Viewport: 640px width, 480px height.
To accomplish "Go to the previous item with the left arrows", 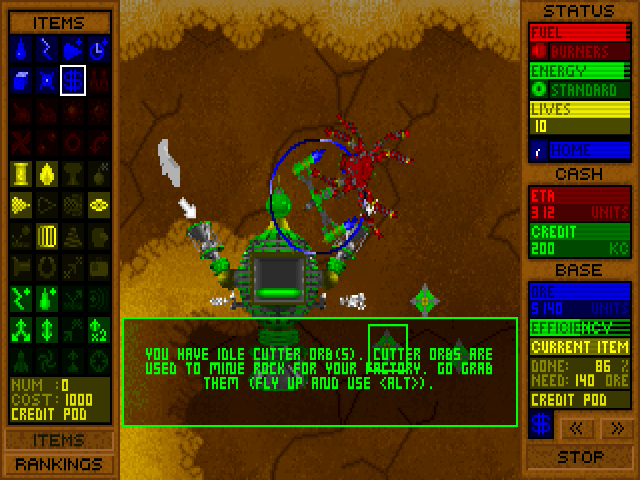I will 578,428.
